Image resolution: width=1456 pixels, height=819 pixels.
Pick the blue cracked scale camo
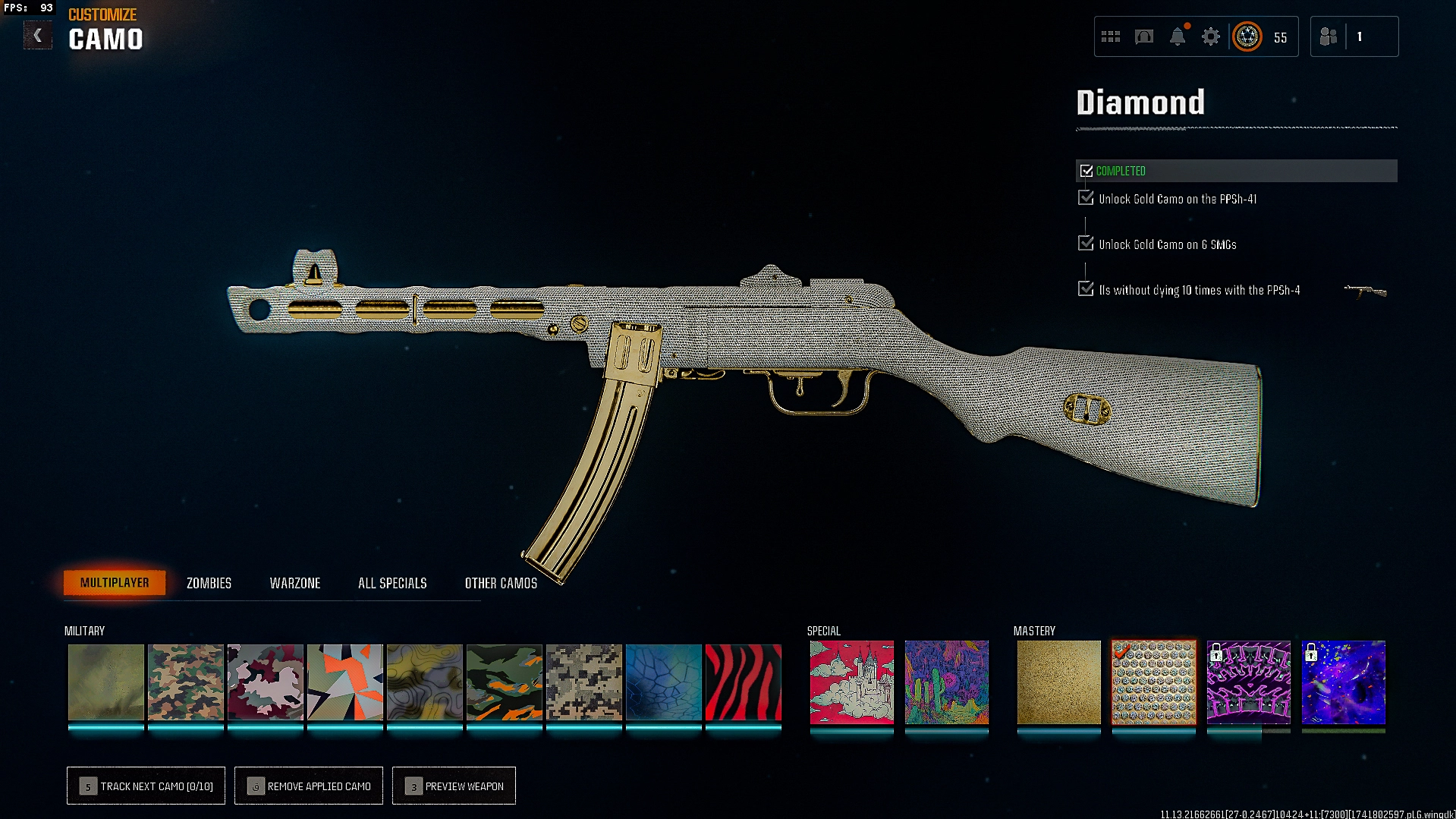663,682
